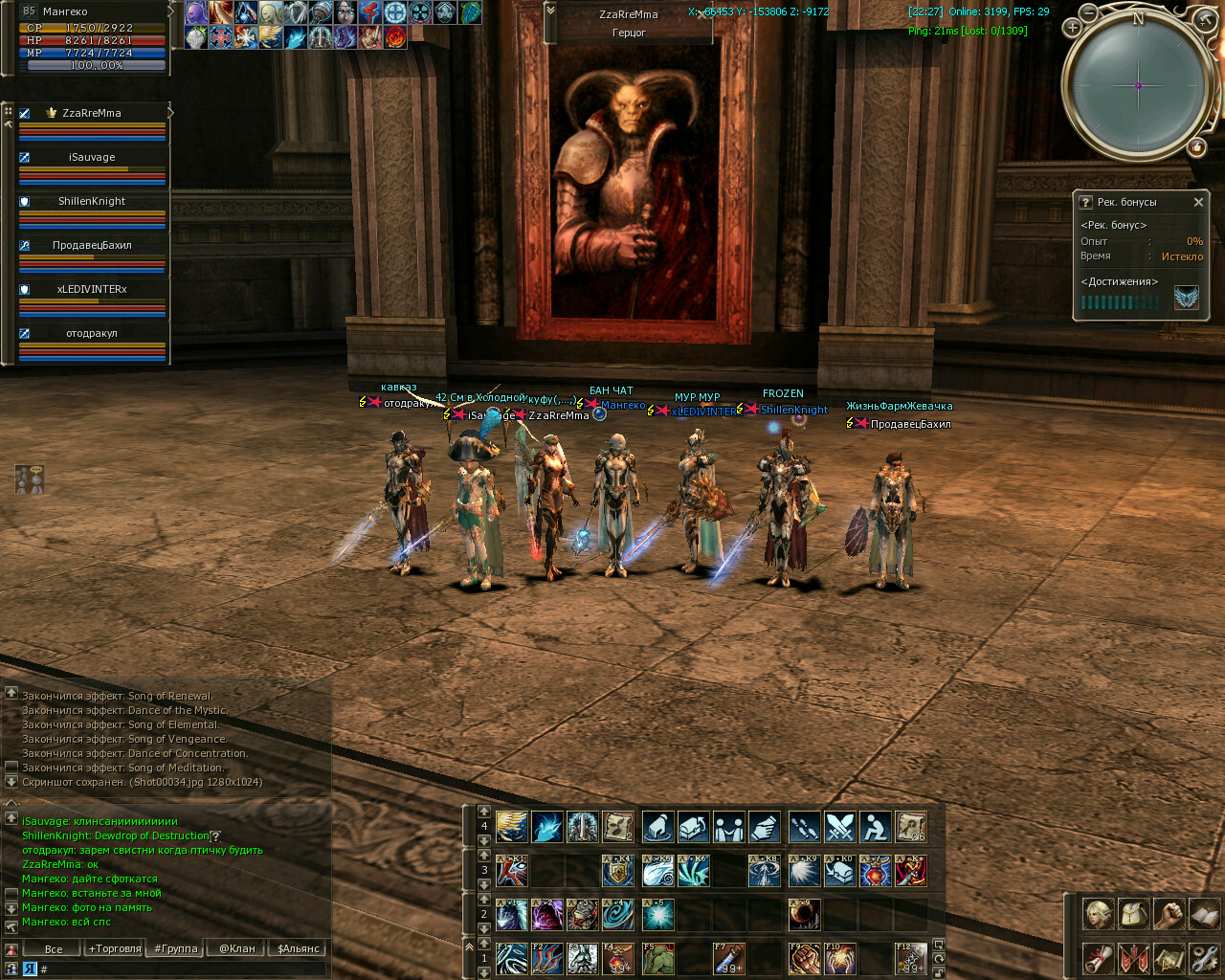Open the @Клан chat tab
The image size is (1225, 980).
tap(237, 948)
